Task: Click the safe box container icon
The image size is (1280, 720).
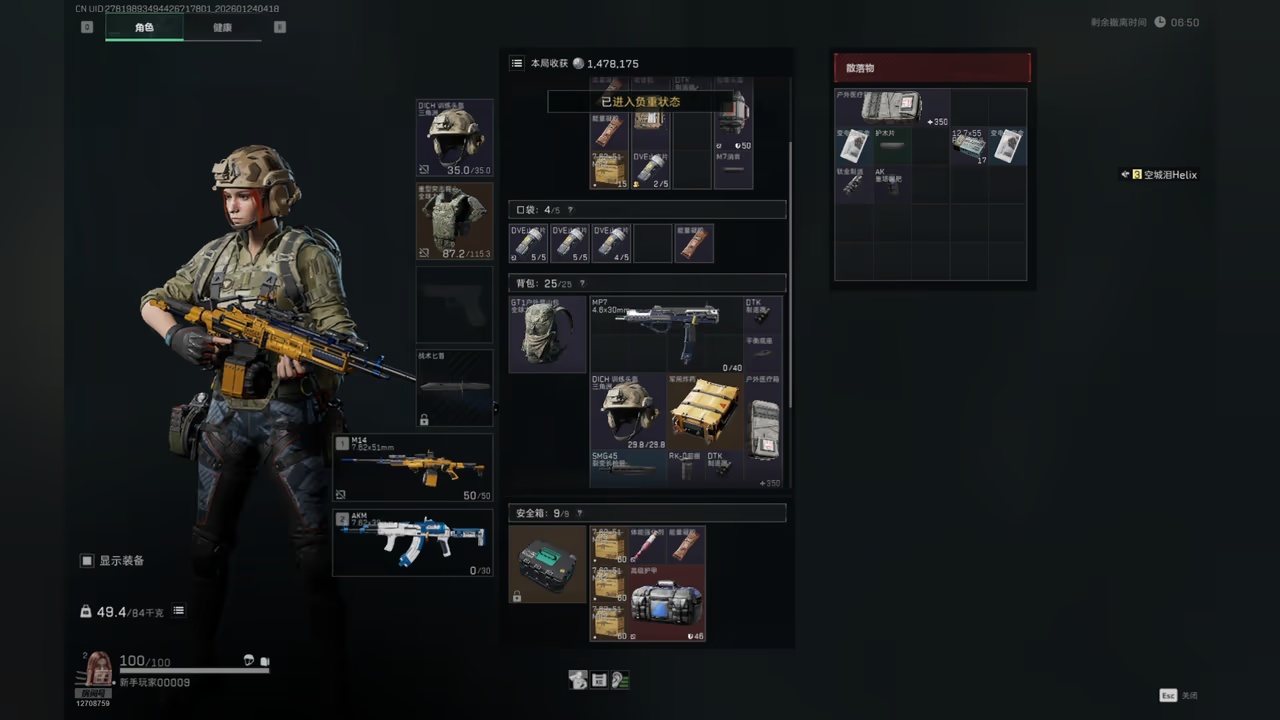Action: click(x=547, y=564)
